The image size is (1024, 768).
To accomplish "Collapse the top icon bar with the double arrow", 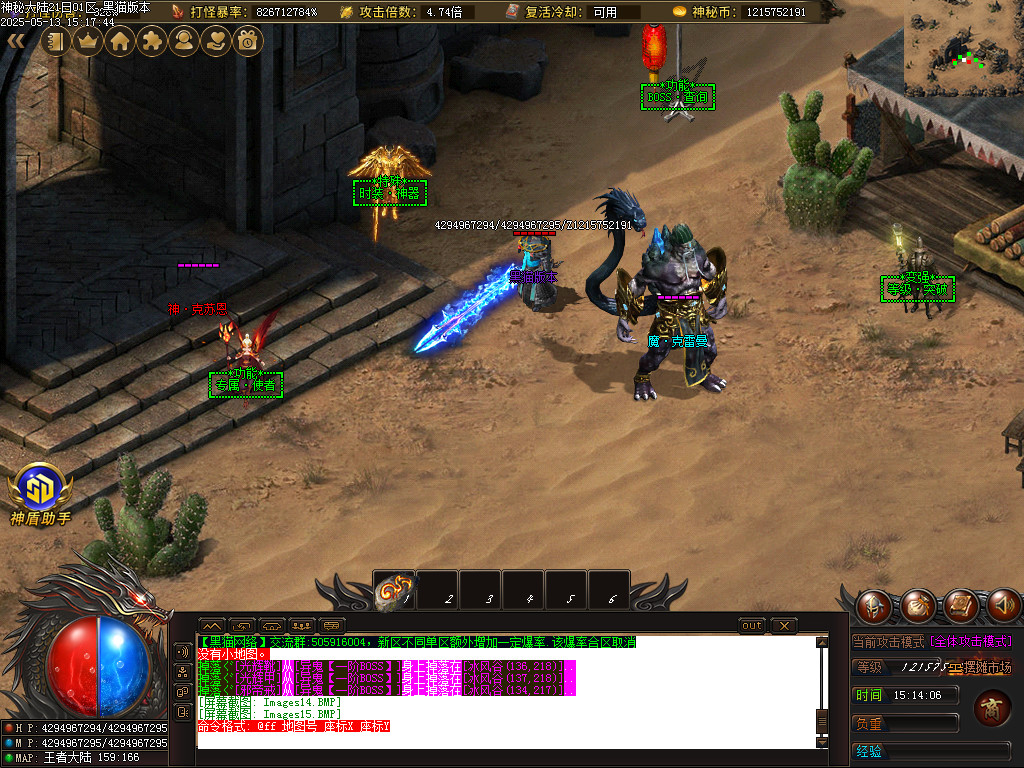I will 16,41.
